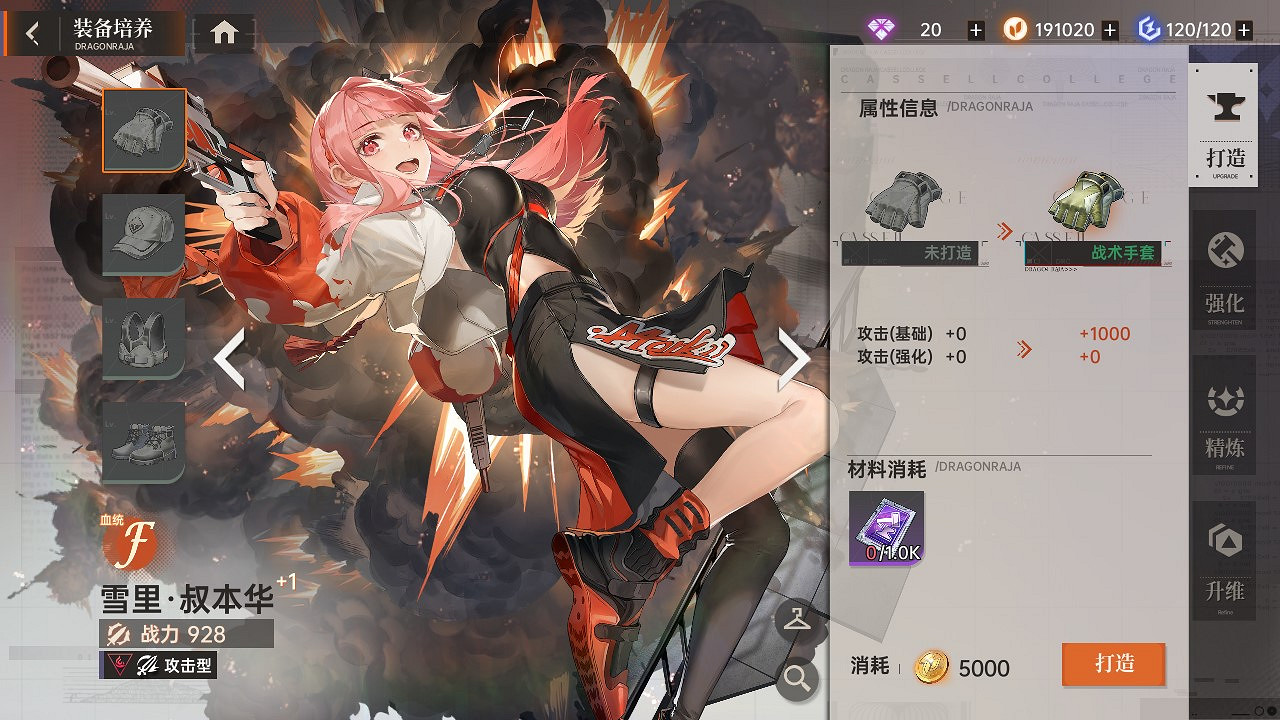Image resolution: width=1280 pixels, height=720 pixels.
Task: Select the boots equipment thumbnail
Action: [143, 443]
